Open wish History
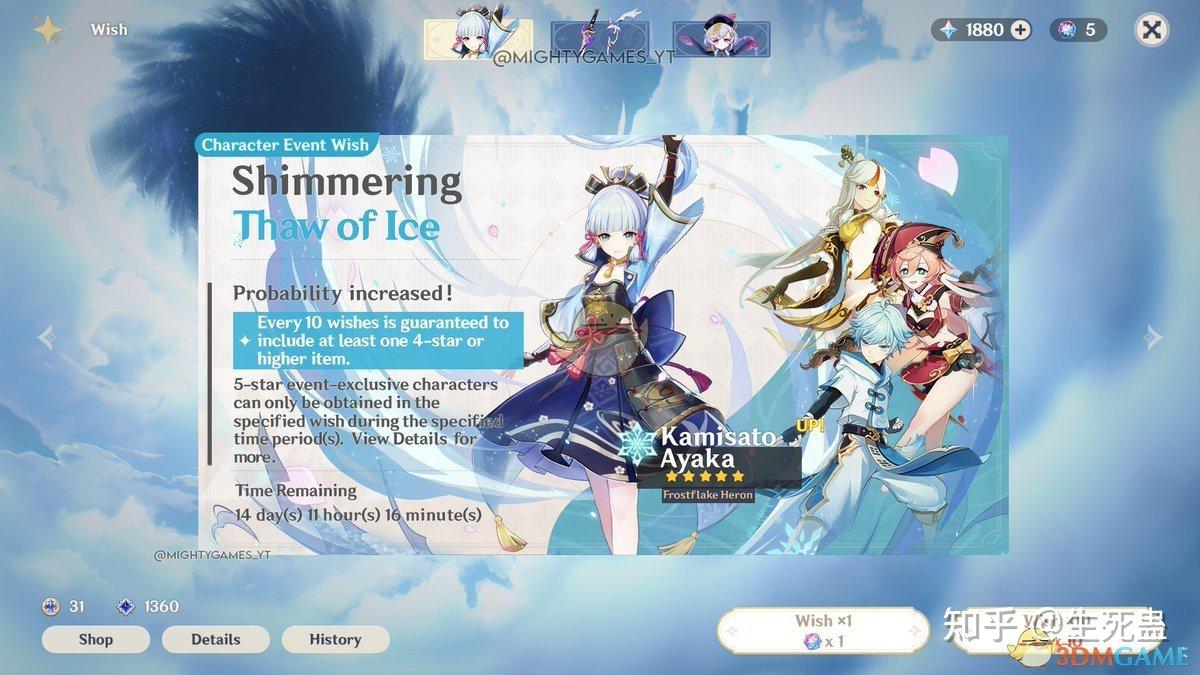The image size is (1200, 675). pos(335,639)
